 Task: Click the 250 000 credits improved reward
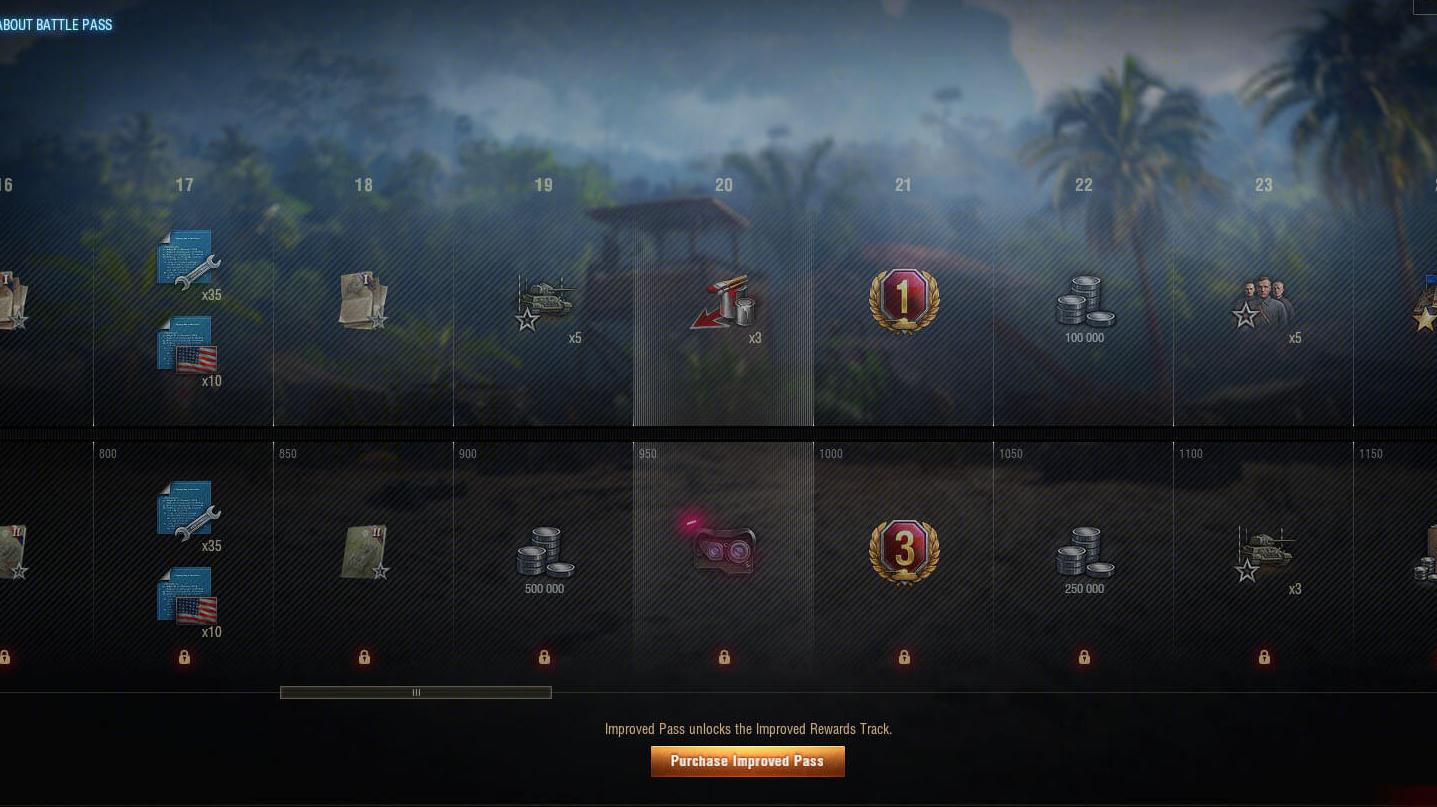click(x=1083, y=553)
